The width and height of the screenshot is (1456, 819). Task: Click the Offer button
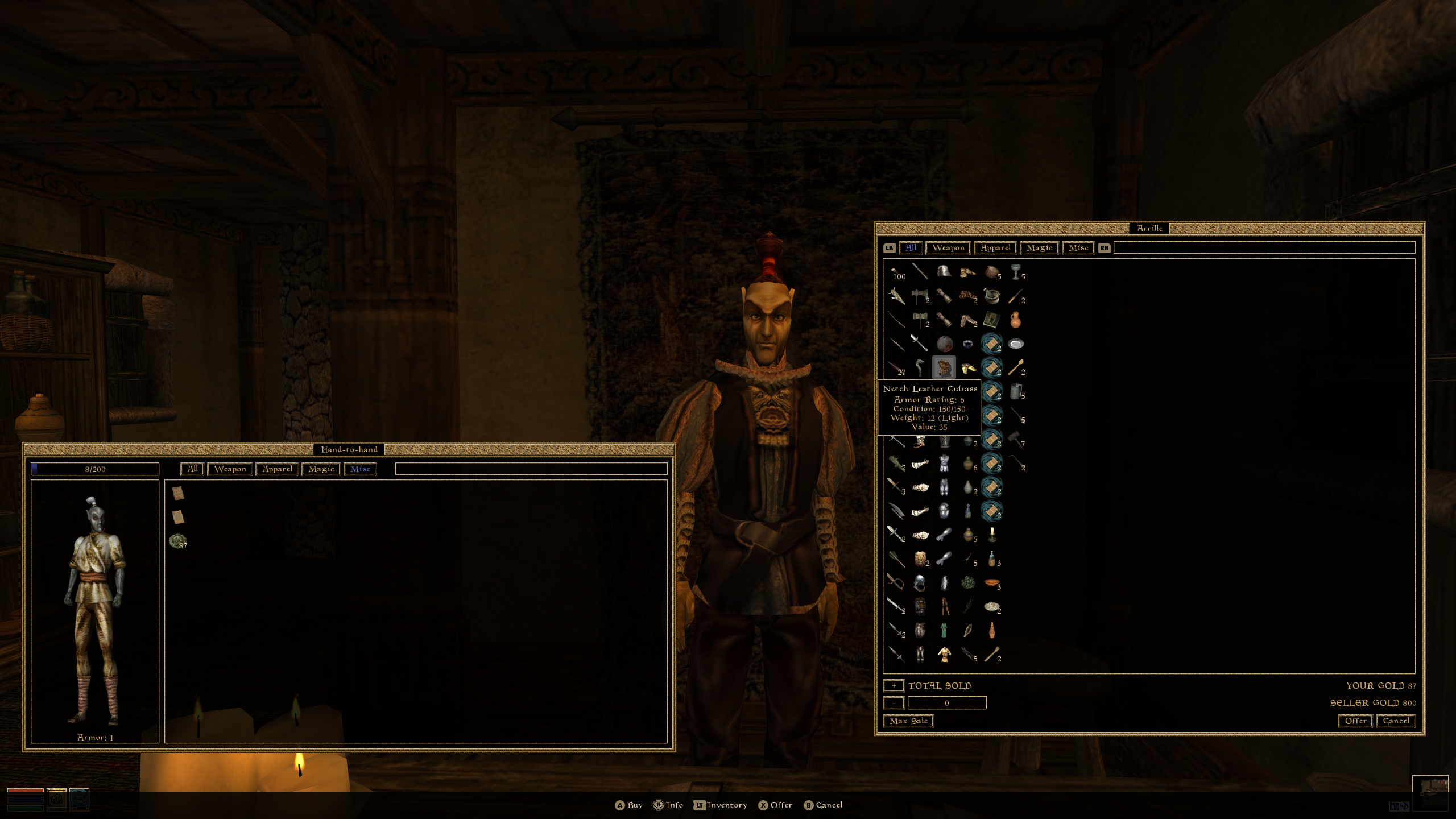(x=1355, y=721)
